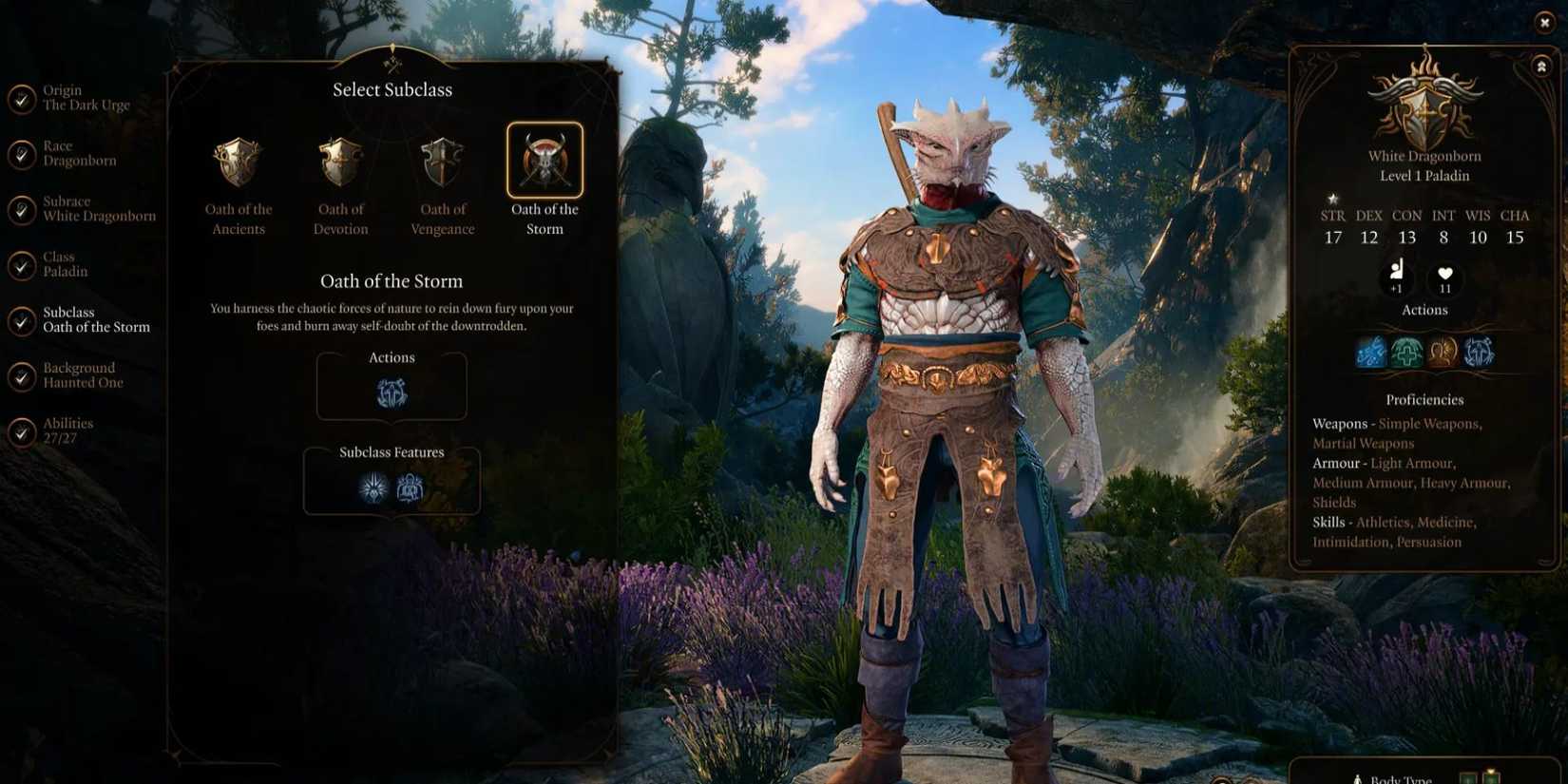Open the Actions icon under Oath of the Storm
The image size is (1568, 784).
point(391,390)
